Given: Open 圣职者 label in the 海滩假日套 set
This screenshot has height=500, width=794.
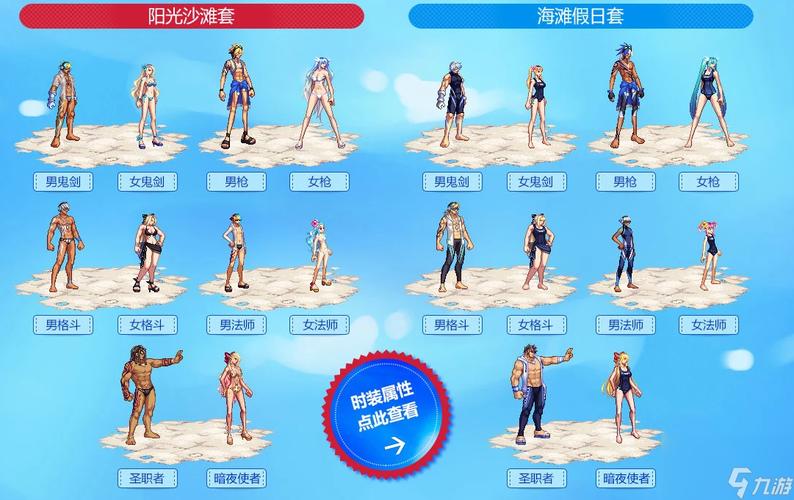Looking at the screenshot, I should (536, 478).
